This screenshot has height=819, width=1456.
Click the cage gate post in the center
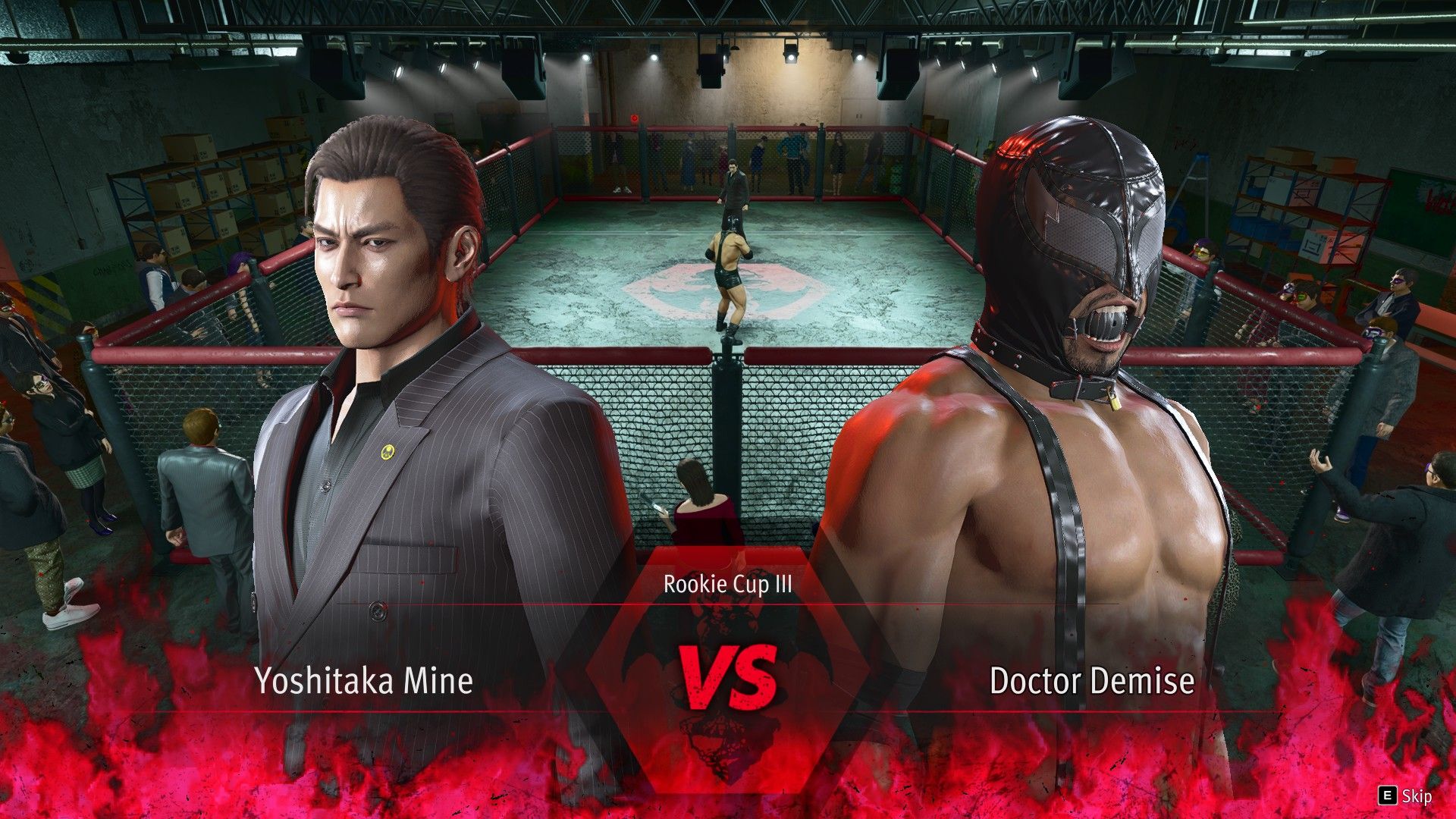[726, 425]
